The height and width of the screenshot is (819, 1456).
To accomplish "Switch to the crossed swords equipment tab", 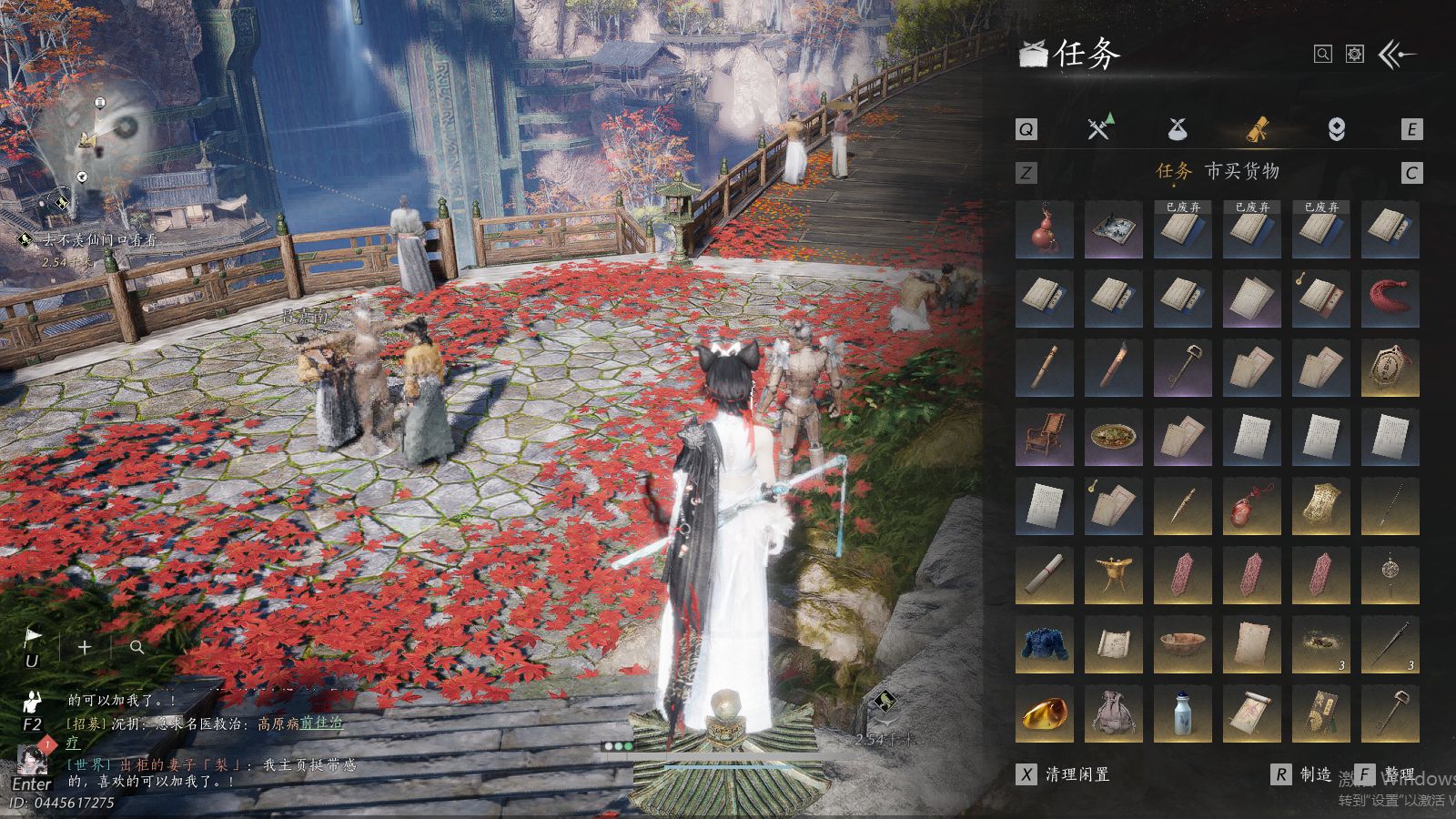I will pyautogui.click(x=1099, y=129).
